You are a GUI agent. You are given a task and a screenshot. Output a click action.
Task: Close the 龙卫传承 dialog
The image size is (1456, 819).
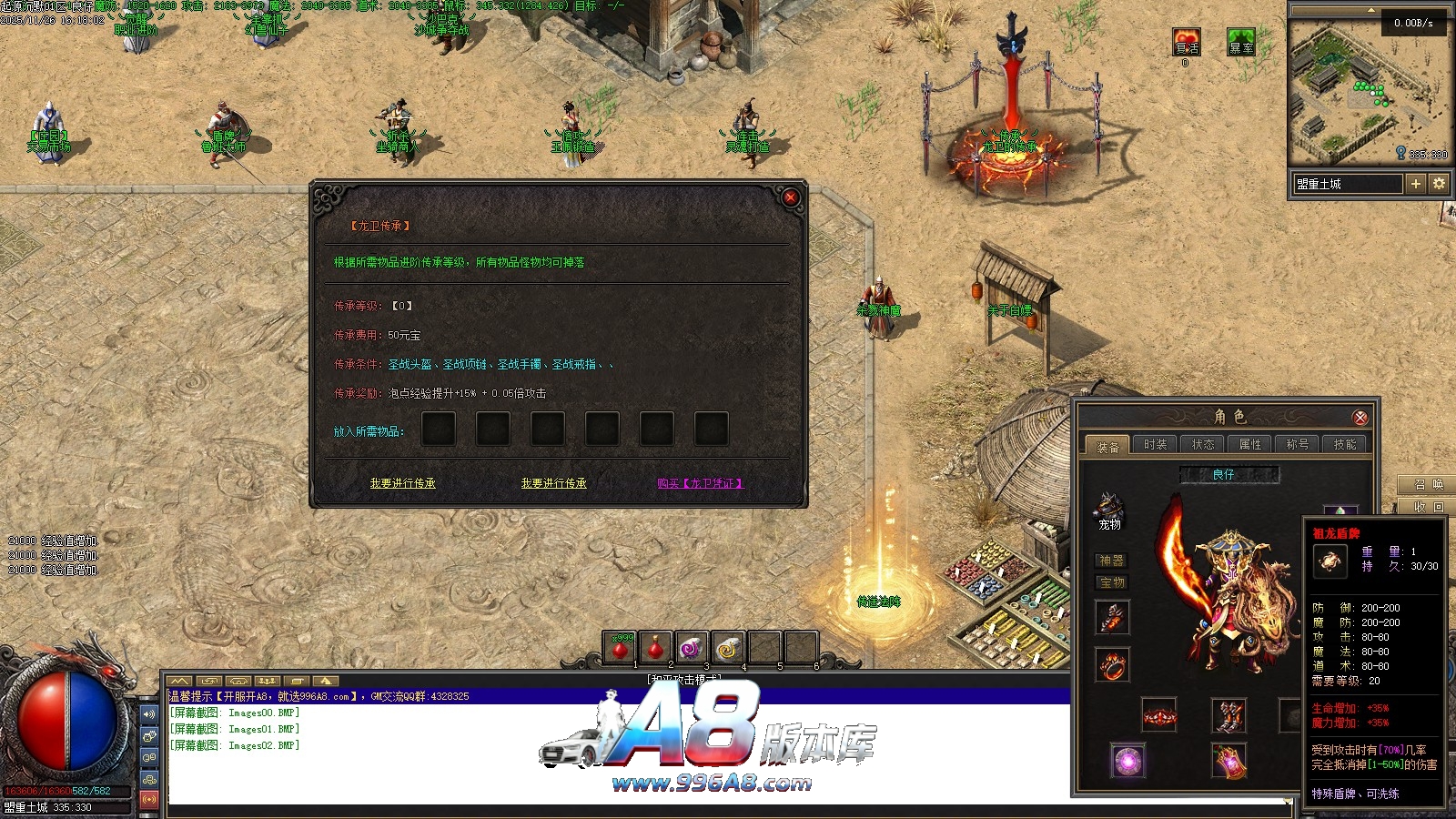[790, 197]
